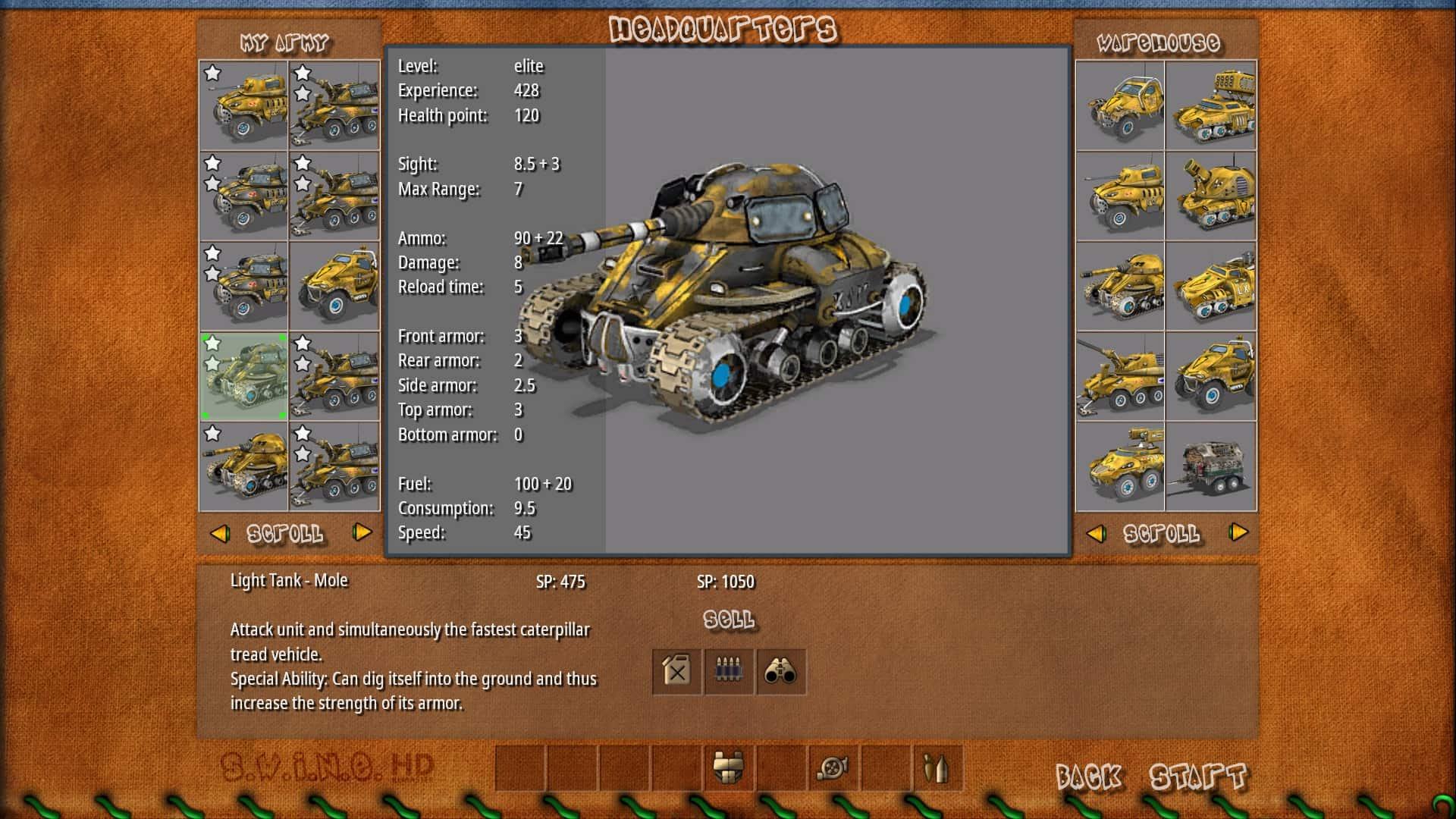This screenshot has width=1456, height=819.
Task: Go Back from Headquarters
Action: point(1088,777)
